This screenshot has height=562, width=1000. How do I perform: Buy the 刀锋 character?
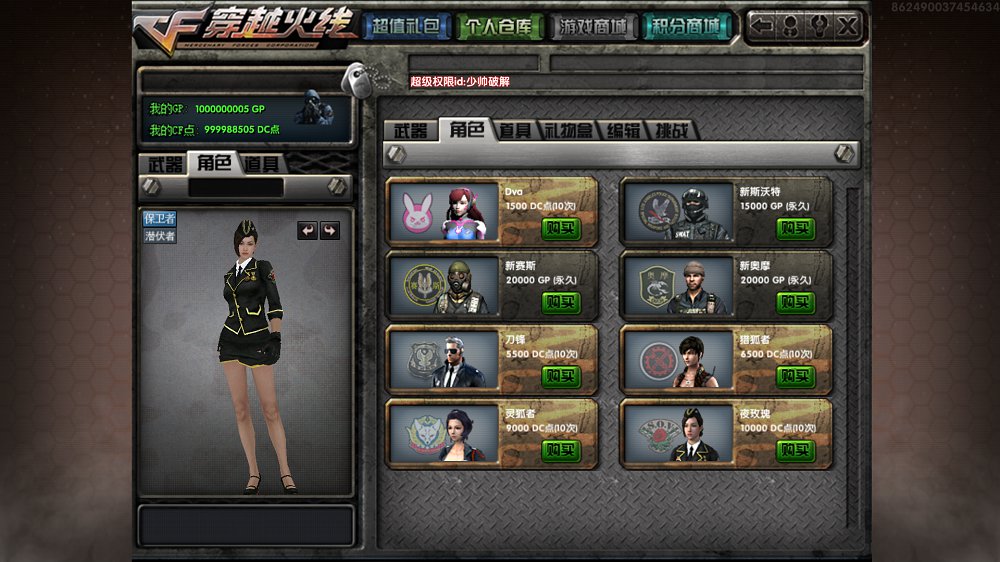pyautogui.click(x=561, y=376)
